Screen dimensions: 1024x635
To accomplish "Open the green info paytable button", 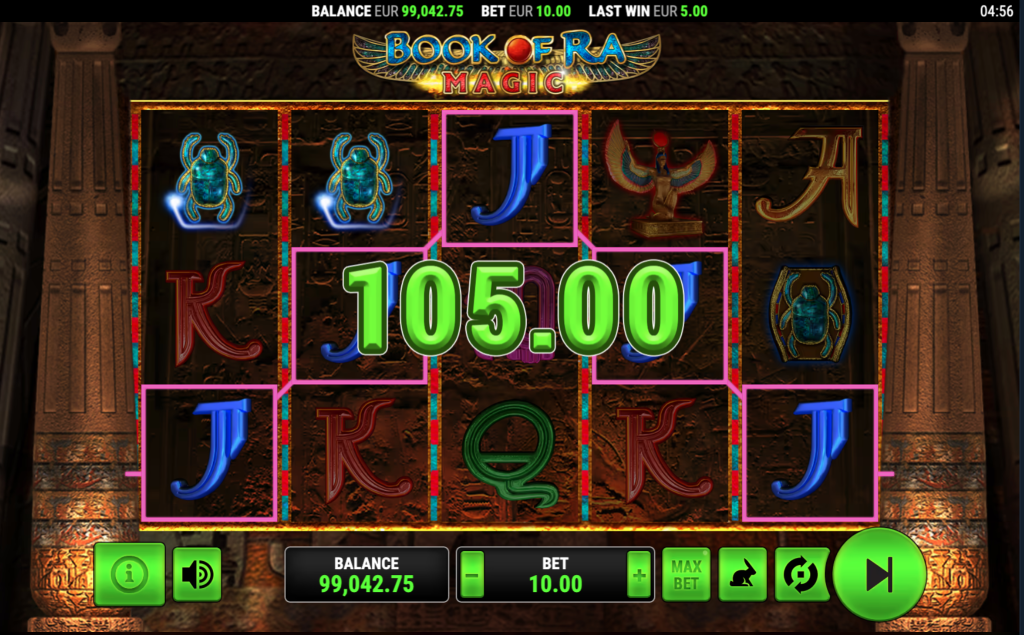I will 129,574.
